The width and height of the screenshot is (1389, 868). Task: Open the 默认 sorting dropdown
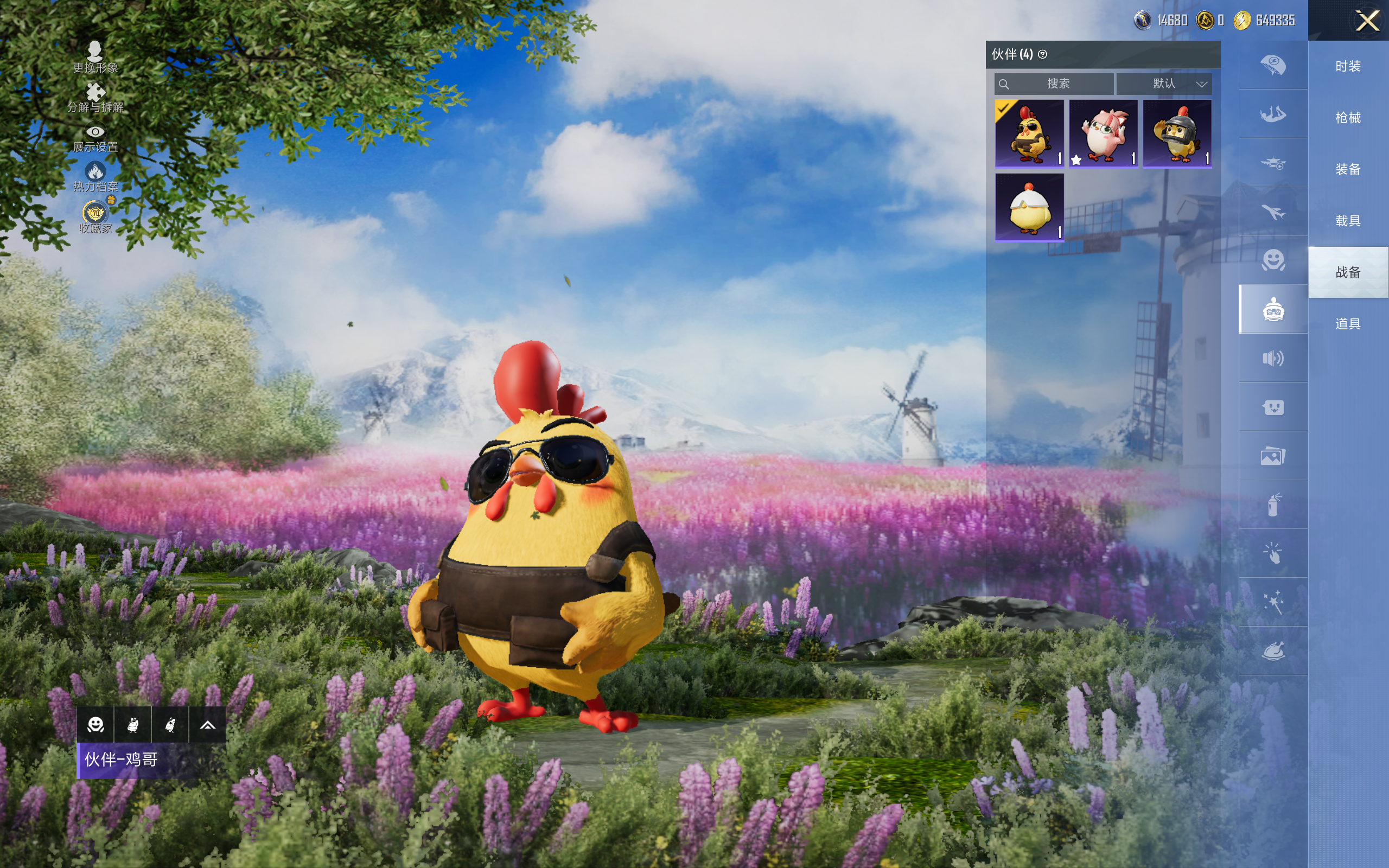point(1164,84)
